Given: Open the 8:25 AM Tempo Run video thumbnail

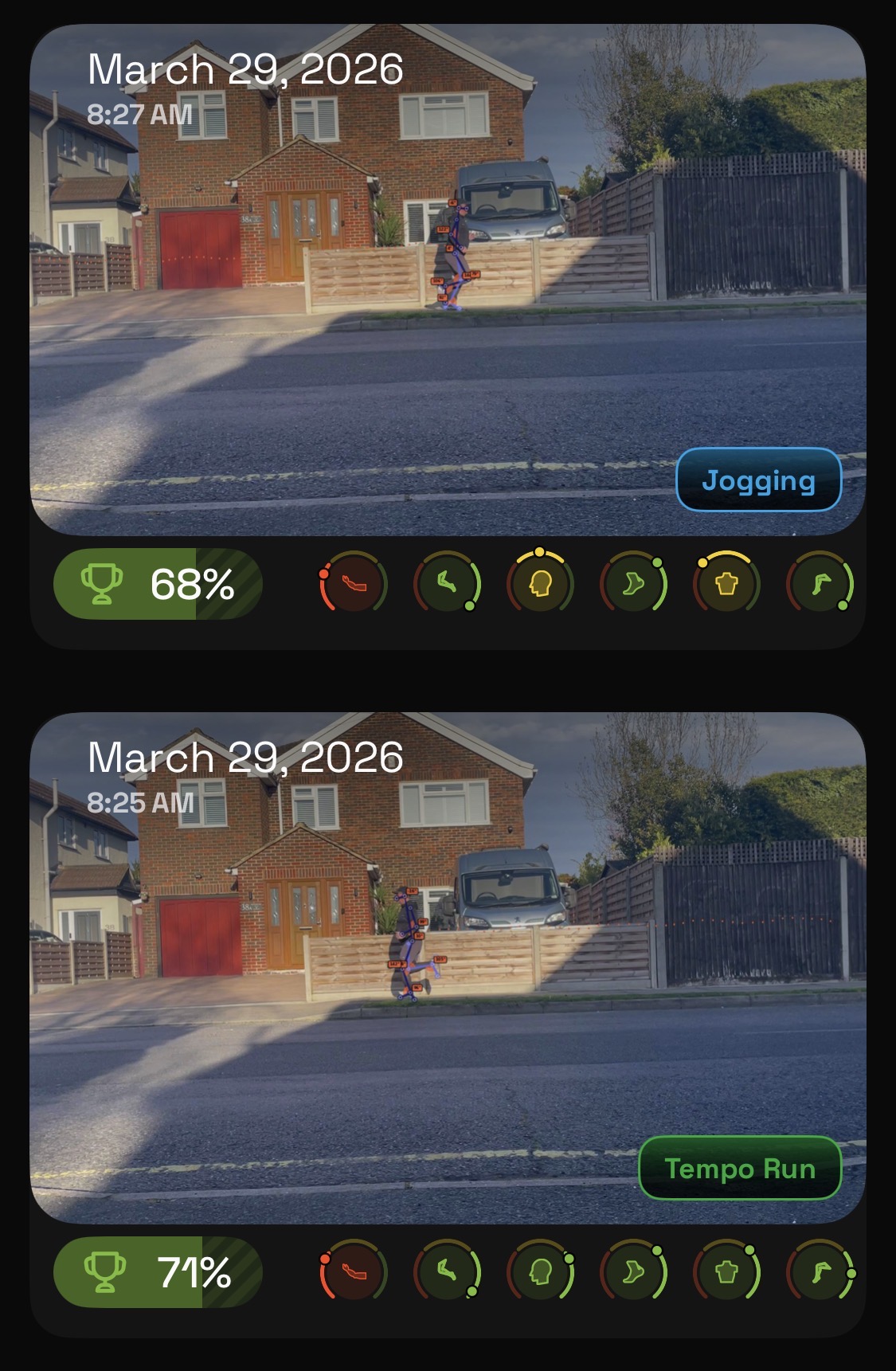Looking at the screenshot, I should coord(448,967).
